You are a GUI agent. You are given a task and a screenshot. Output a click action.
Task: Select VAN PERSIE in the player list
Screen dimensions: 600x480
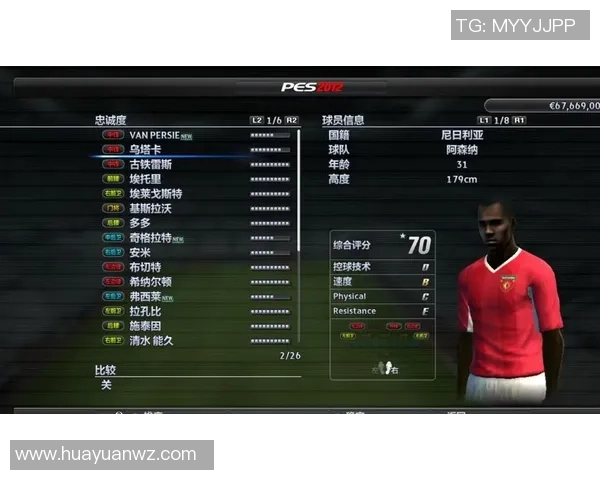(x=160, y=134)
